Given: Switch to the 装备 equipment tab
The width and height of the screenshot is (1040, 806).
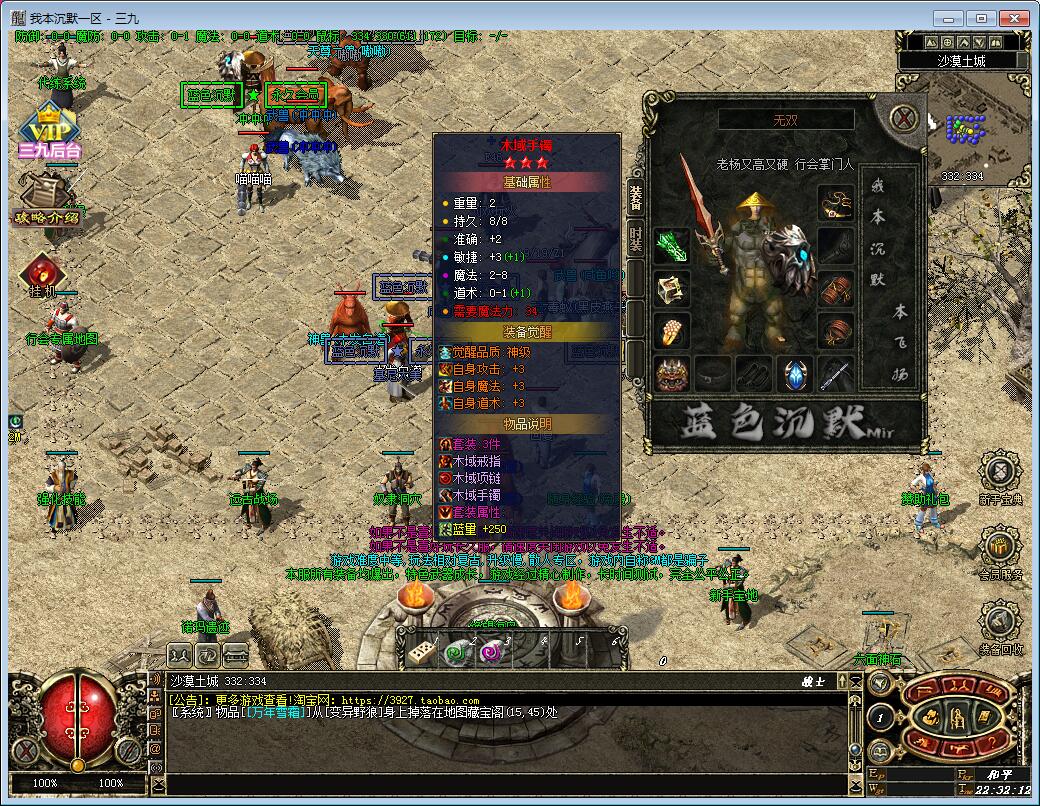Looking at the screenshot, I should click(x=636, y=197).
